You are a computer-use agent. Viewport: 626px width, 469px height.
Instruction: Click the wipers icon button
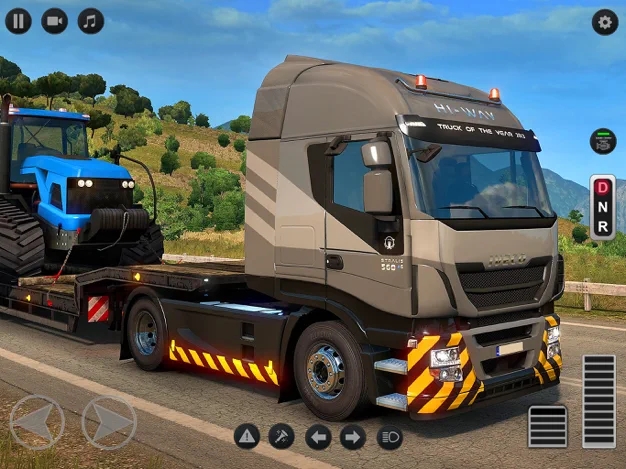pyautogui.click(x=282, y=436)
